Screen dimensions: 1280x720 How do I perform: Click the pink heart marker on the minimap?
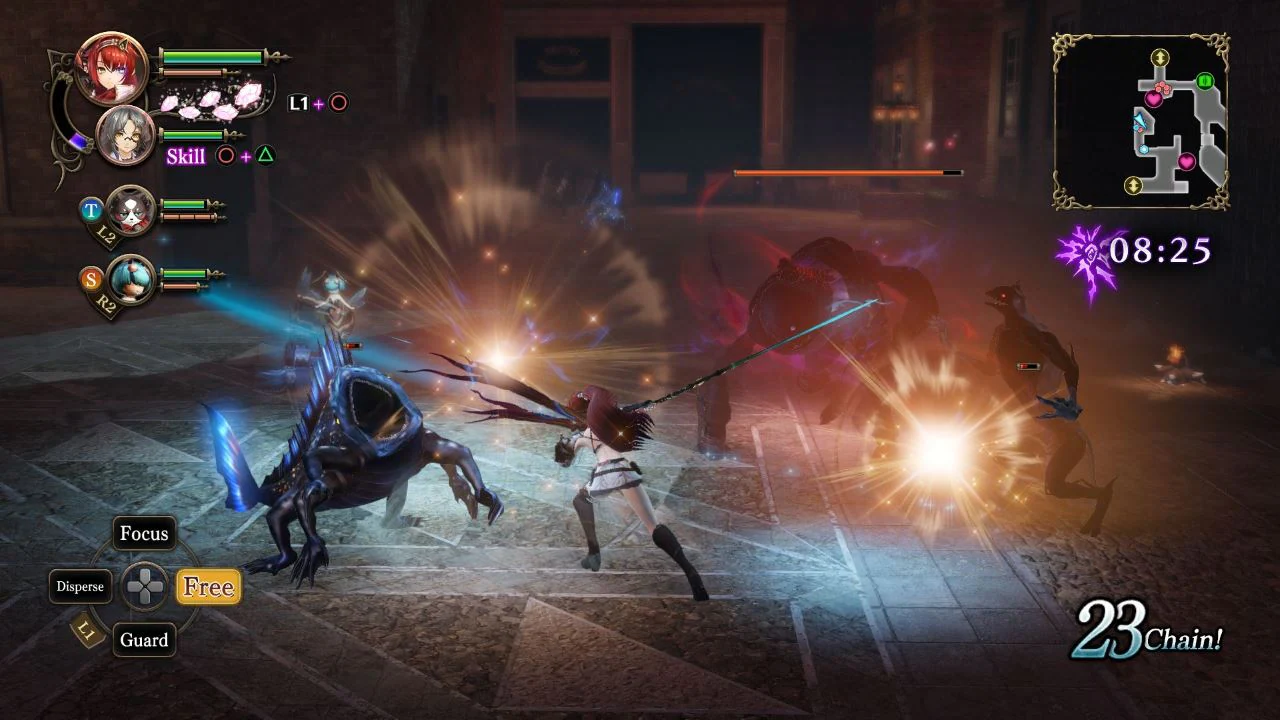click(x=1153, y=98)
